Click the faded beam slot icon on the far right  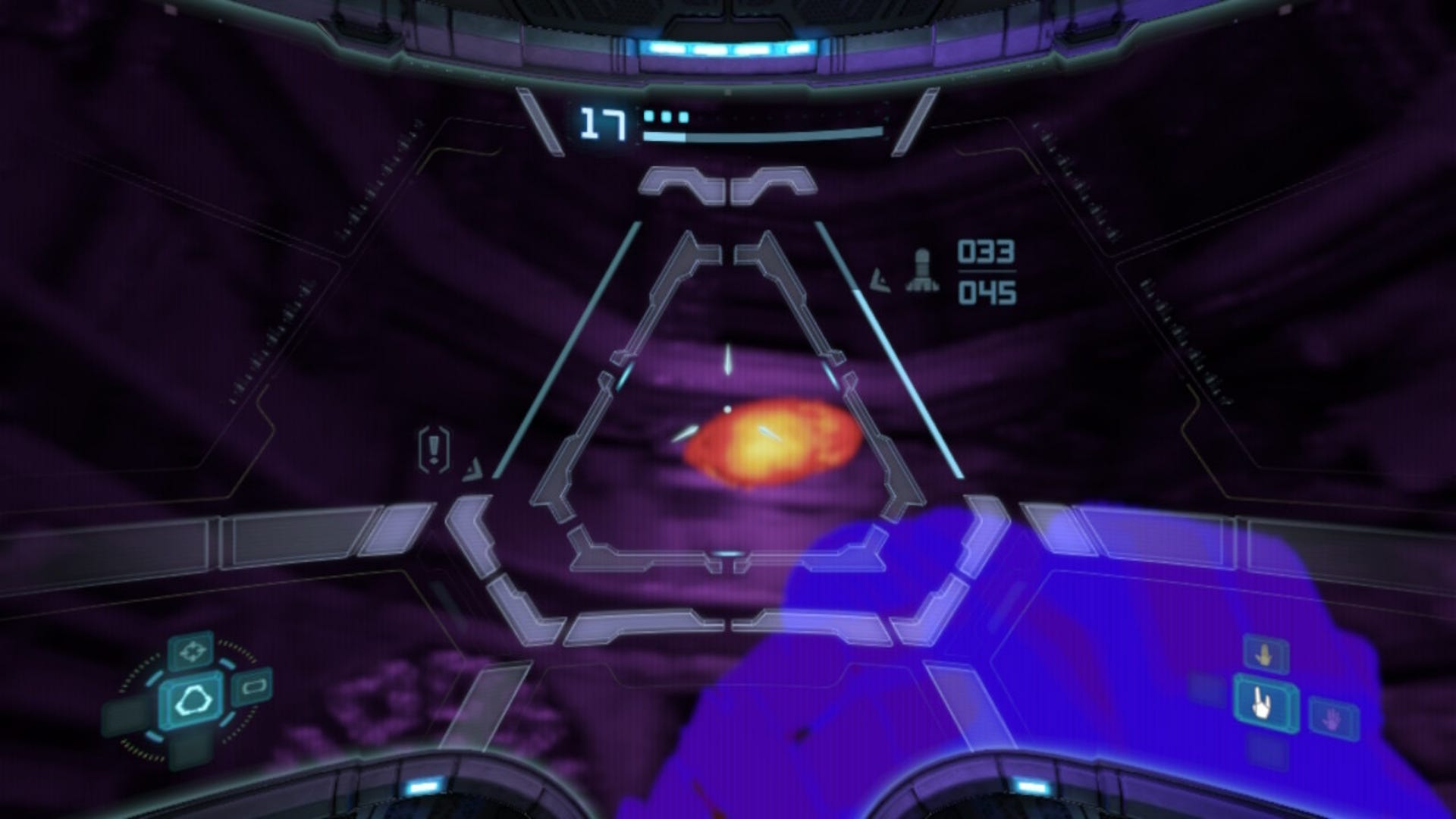pyautogui.click(x=1332, y=719)
